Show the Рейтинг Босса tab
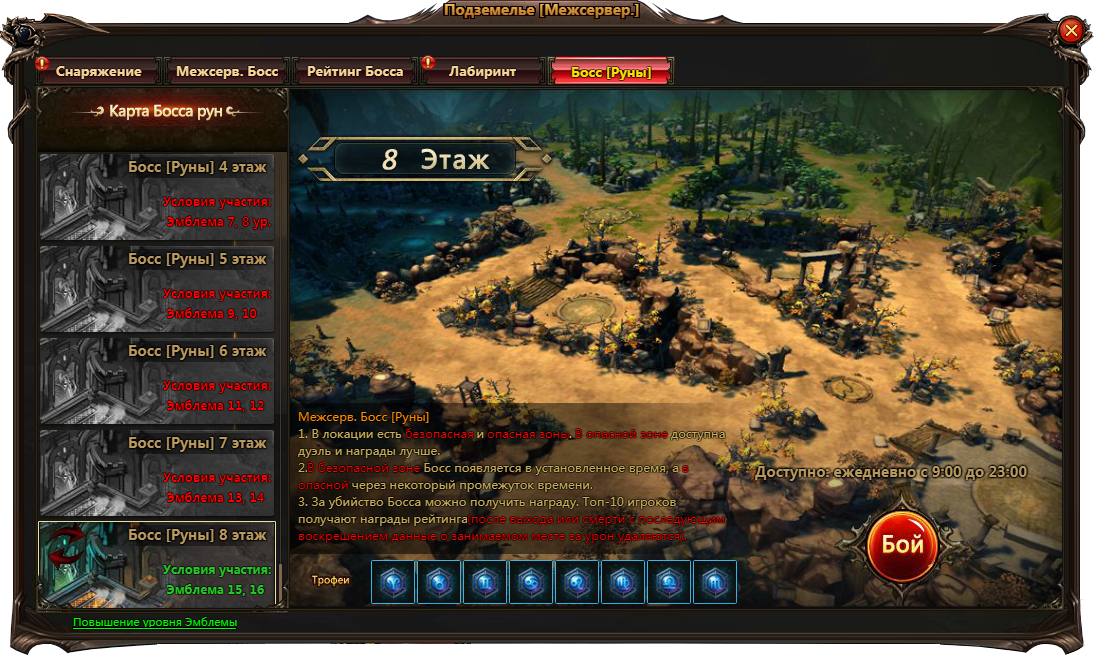 (x=355, y=72)
